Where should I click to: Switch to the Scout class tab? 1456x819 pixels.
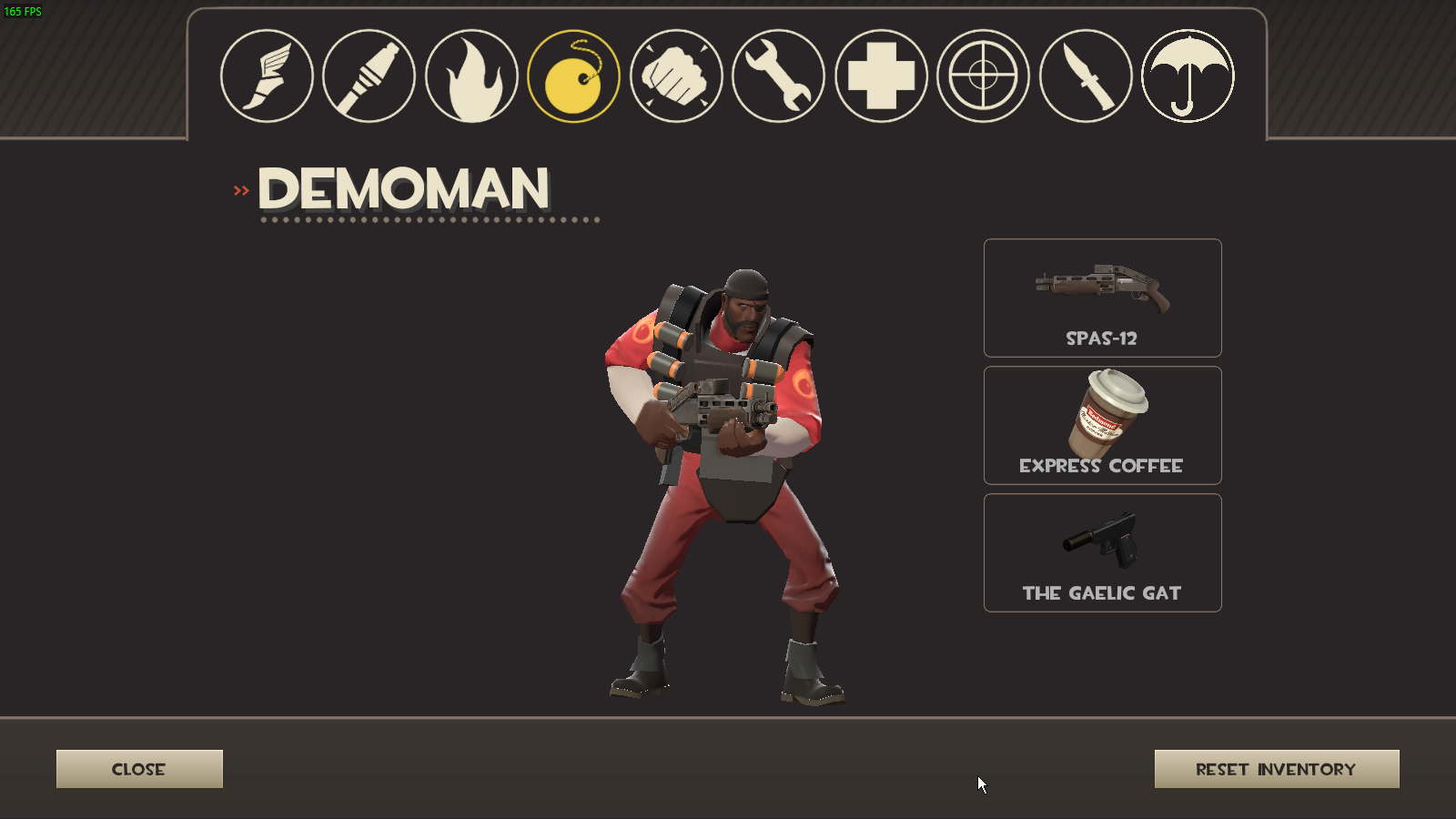click(267, 76)
